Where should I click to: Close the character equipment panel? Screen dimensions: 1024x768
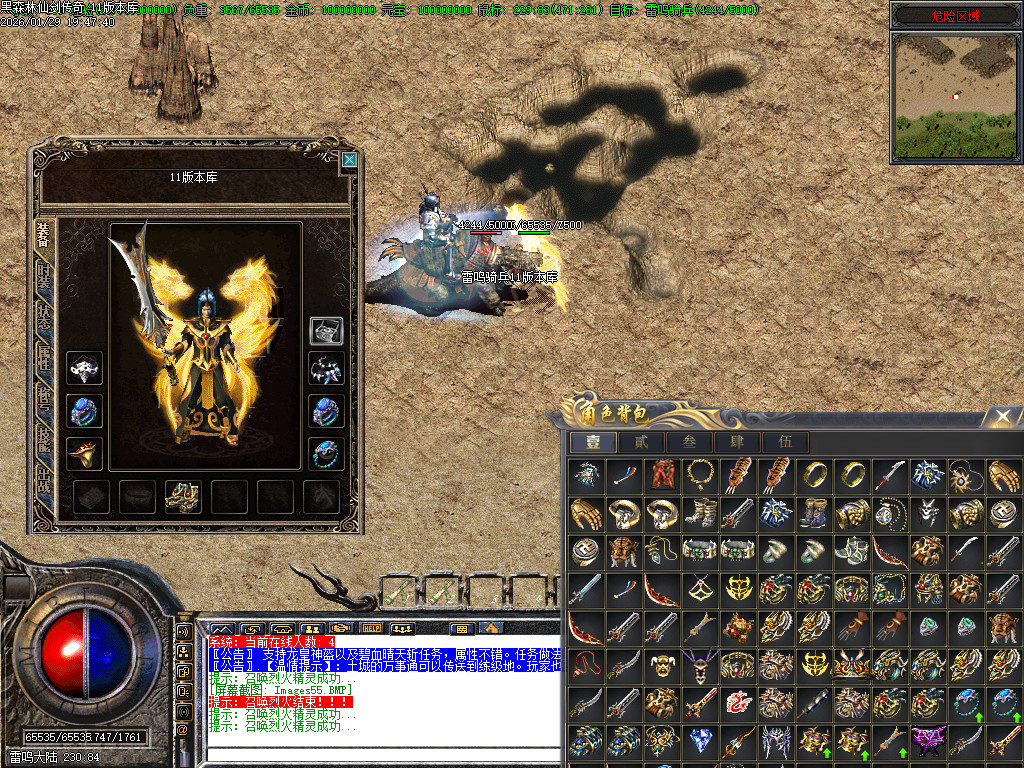click(x=348, y=159)
